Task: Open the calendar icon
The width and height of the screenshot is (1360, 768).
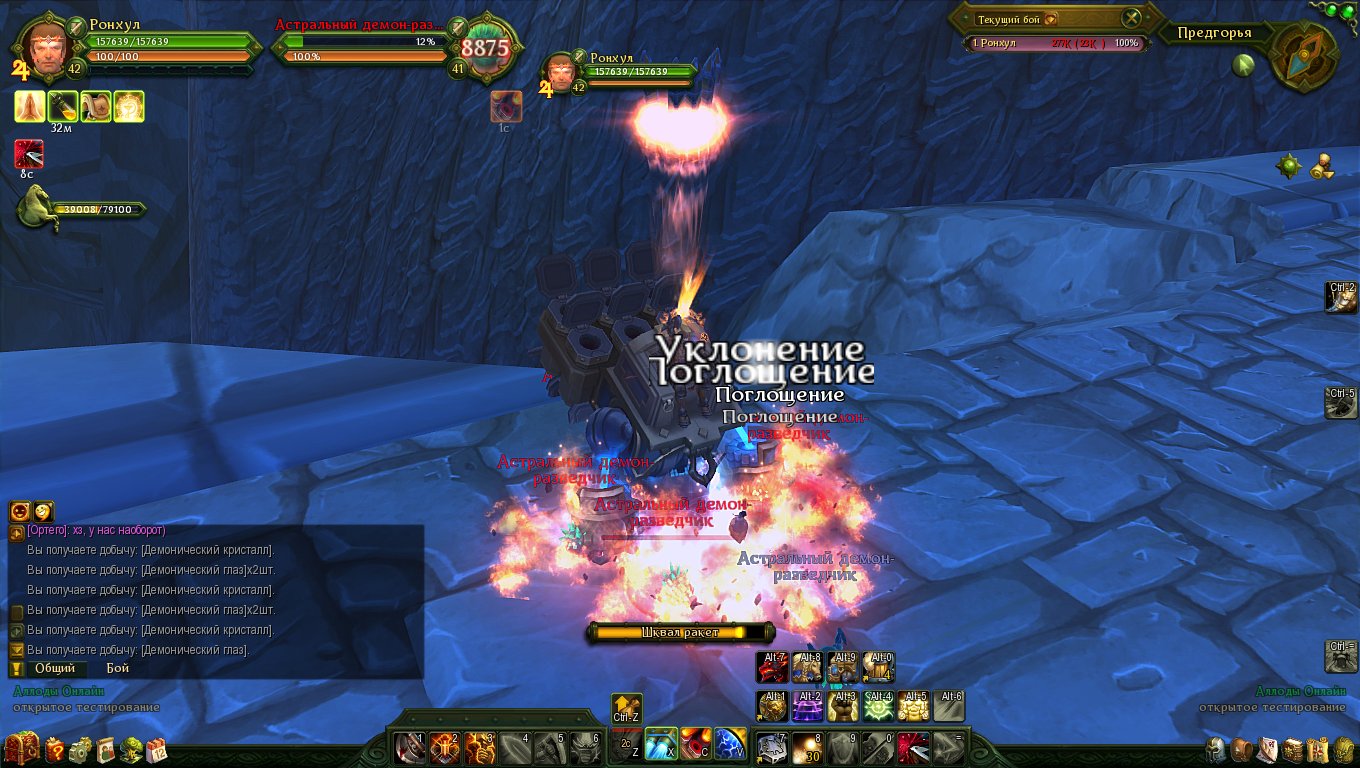Action: (156, 749)
